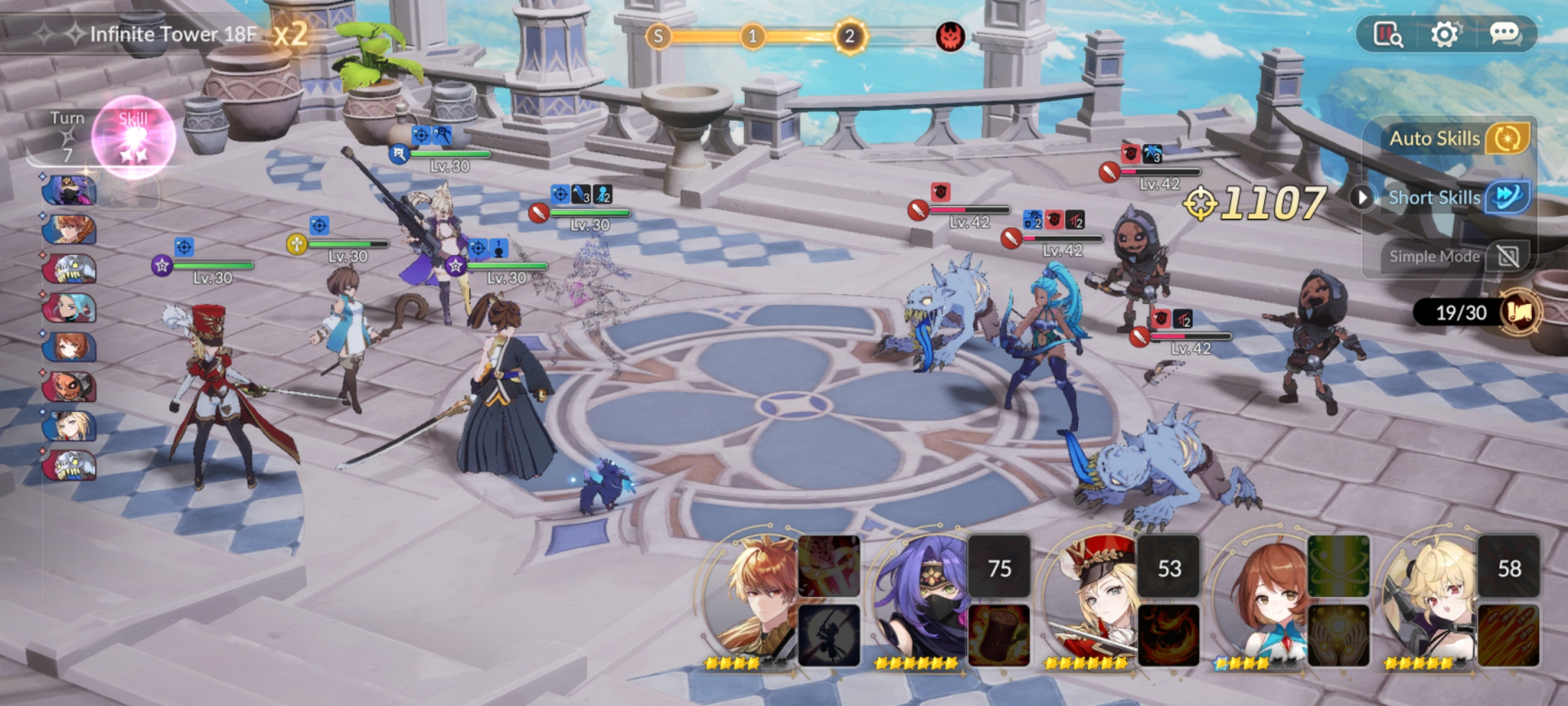The image size is (1568, 706).
Task: Toggle the x2 battle speed
Action: tap(291, 34)
